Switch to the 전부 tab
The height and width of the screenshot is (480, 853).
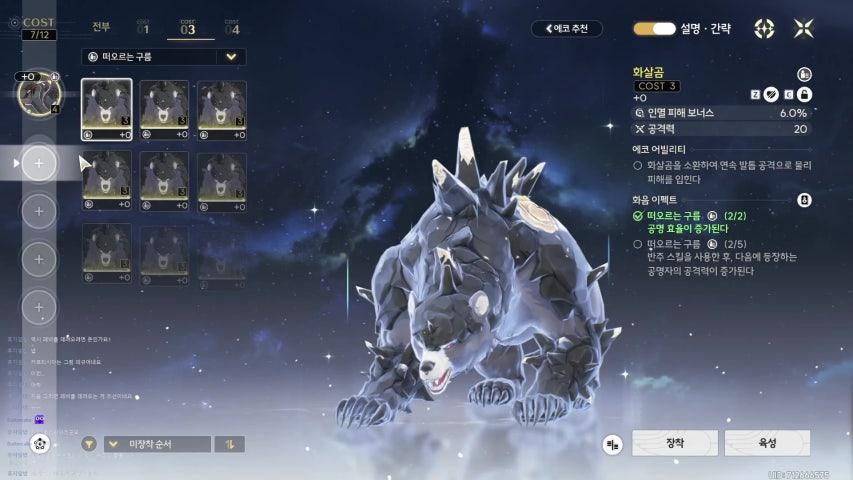point(101,26)
